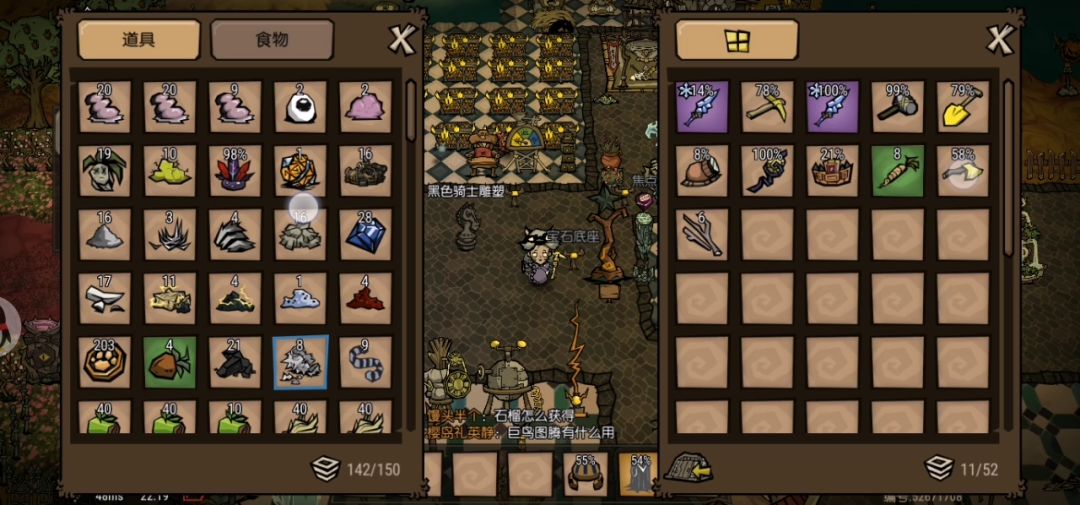Select the eyeball item slot

(300, 107)
